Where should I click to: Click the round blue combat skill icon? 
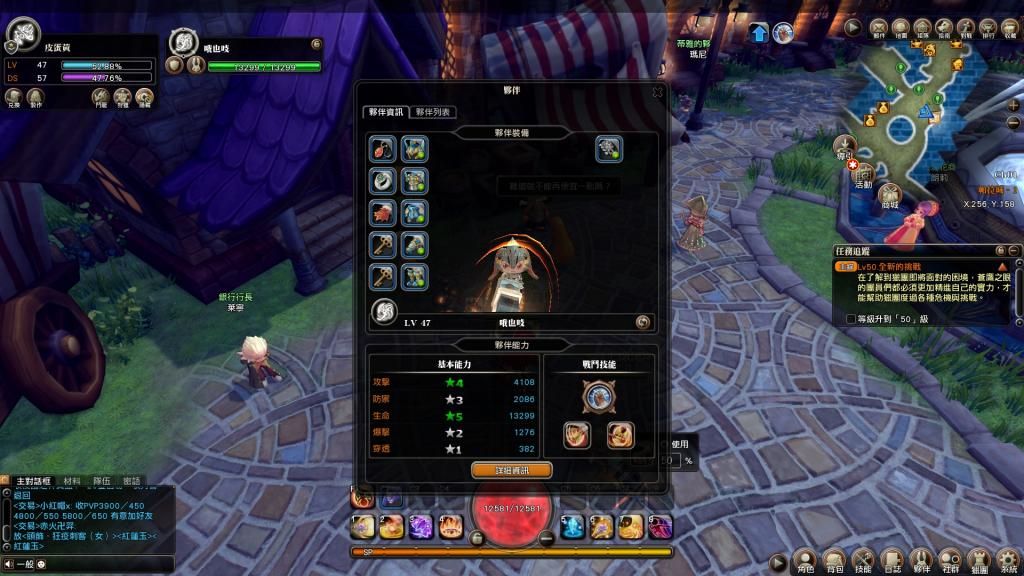pos(599,398)
